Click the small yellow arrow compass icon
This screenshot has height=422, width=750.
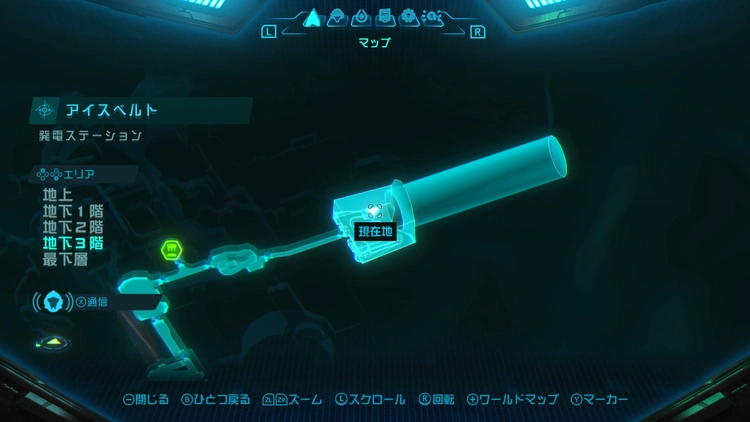pyautogui.click(x=51, y=343)
